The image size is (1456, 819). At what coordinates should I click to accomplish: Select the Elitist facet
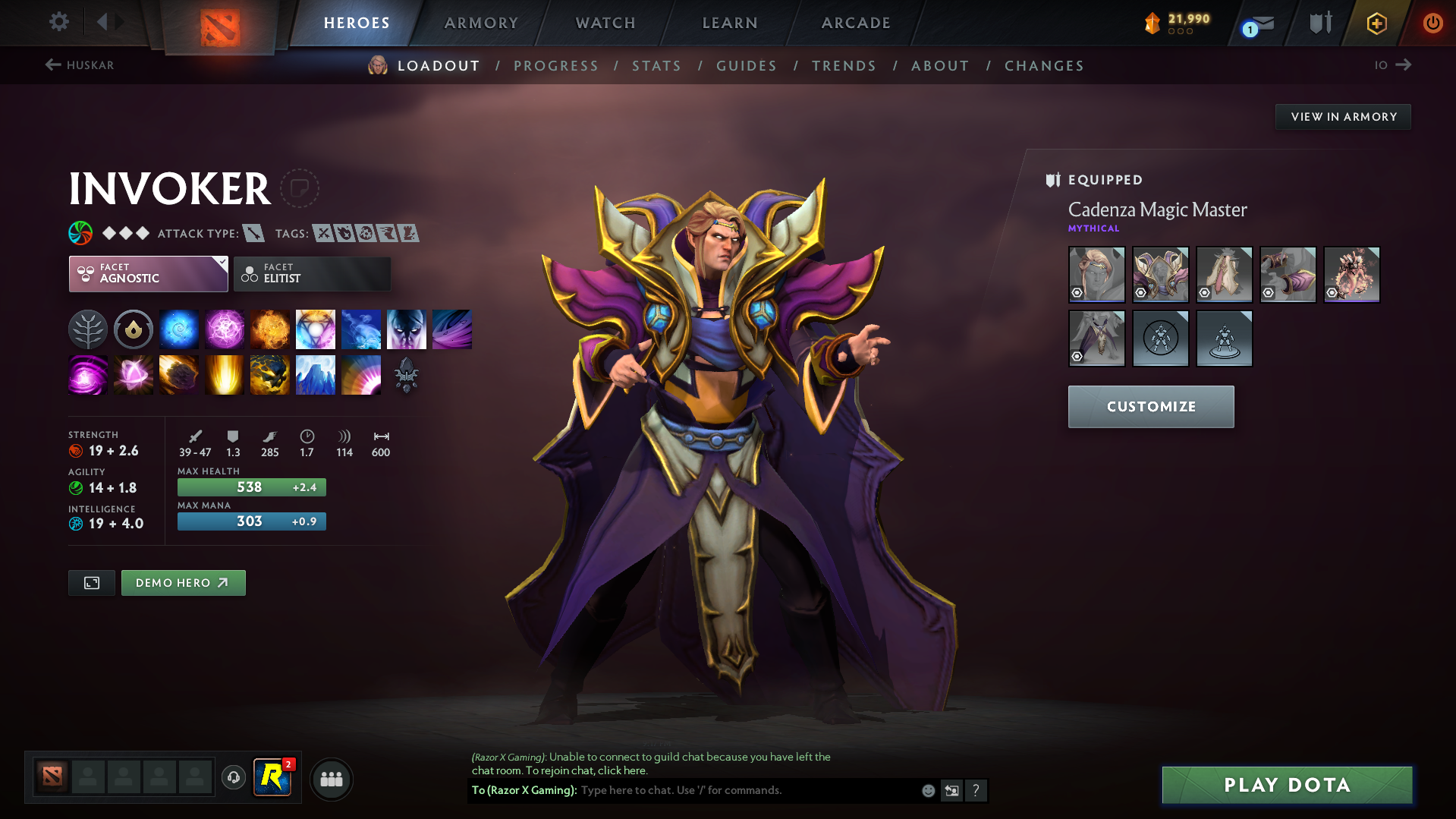click(x=312, y=274)
